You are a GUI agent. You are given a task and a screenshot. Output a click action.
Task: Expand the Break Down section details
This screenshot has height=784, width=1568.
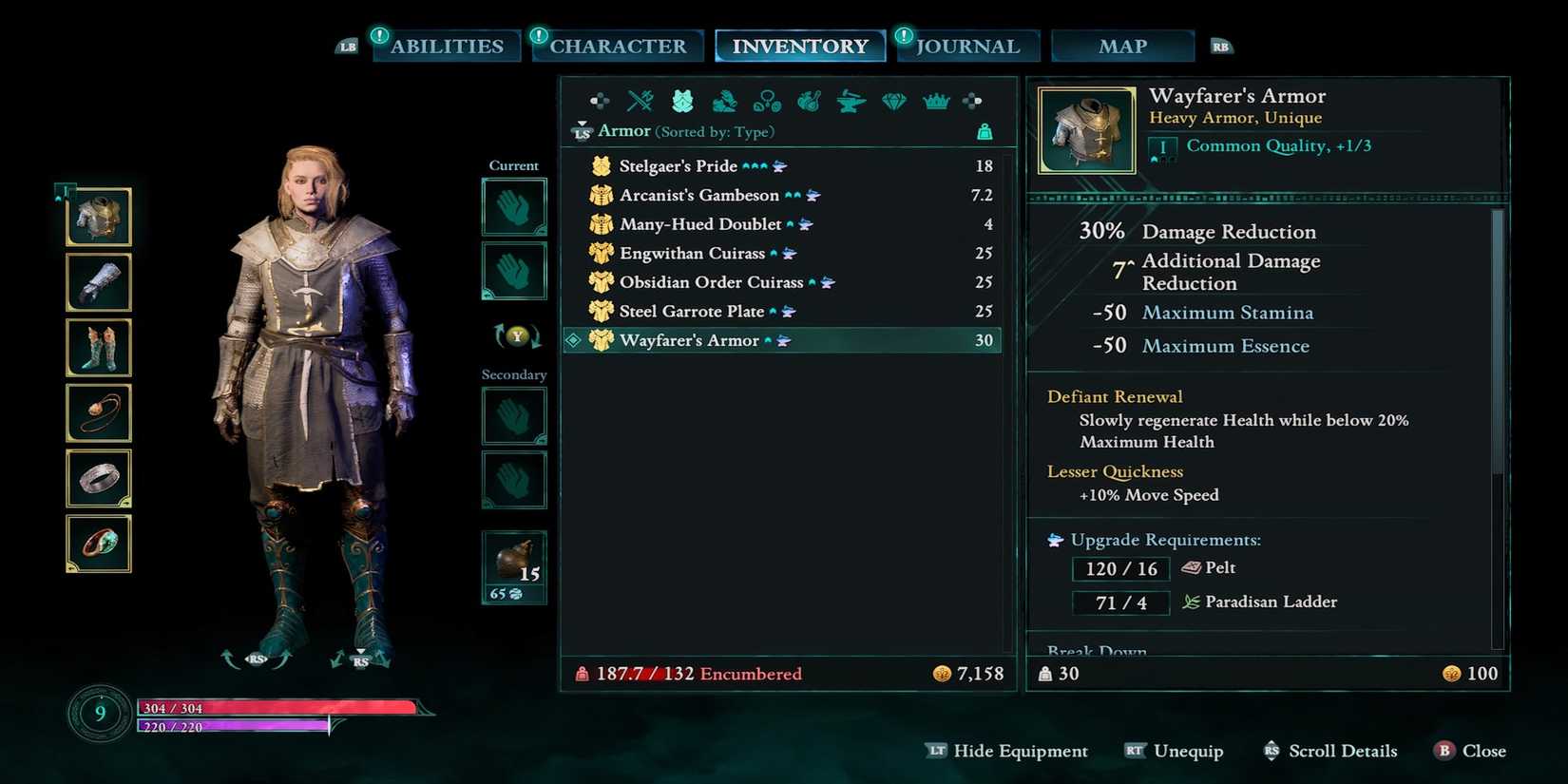coord(1098,651)
